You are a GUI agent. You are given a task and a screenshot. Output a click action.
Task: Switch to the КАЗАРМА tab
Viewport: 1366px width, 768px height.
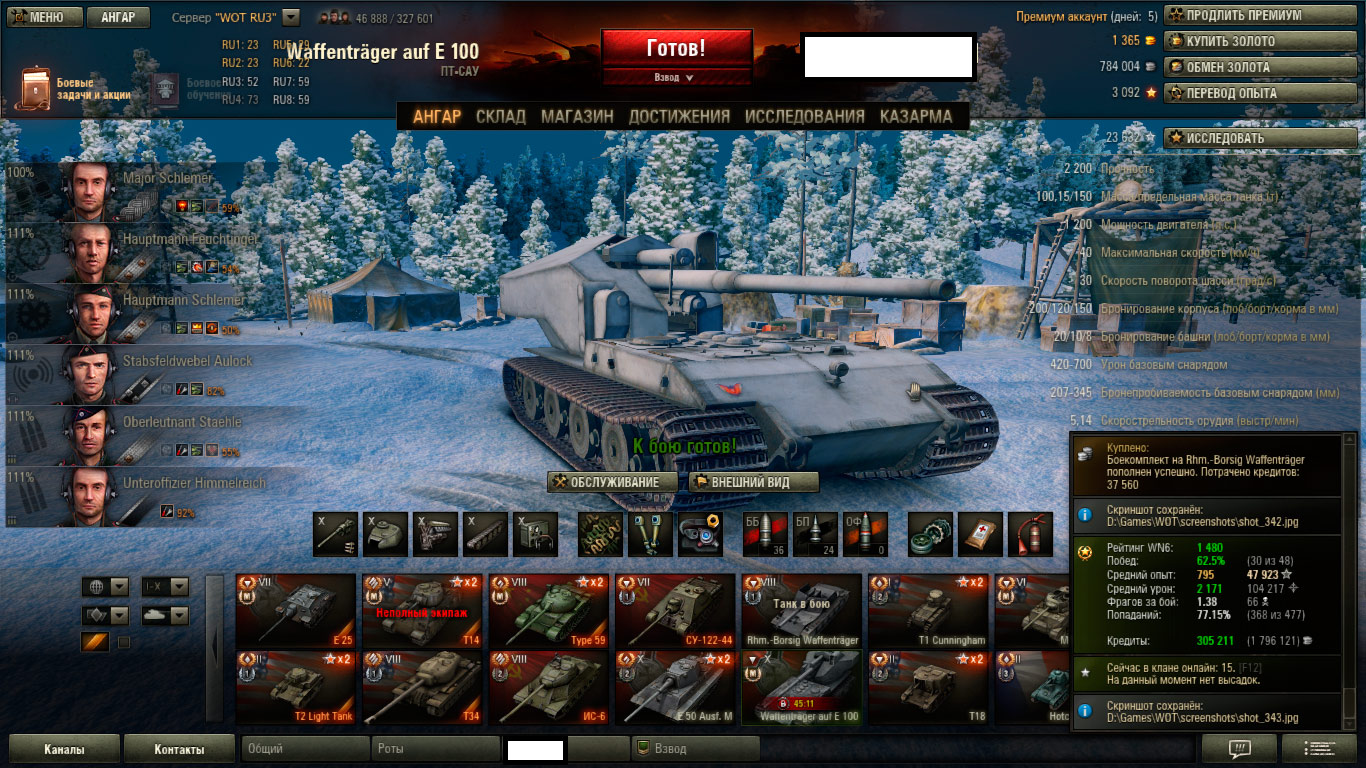coord(916,116)
